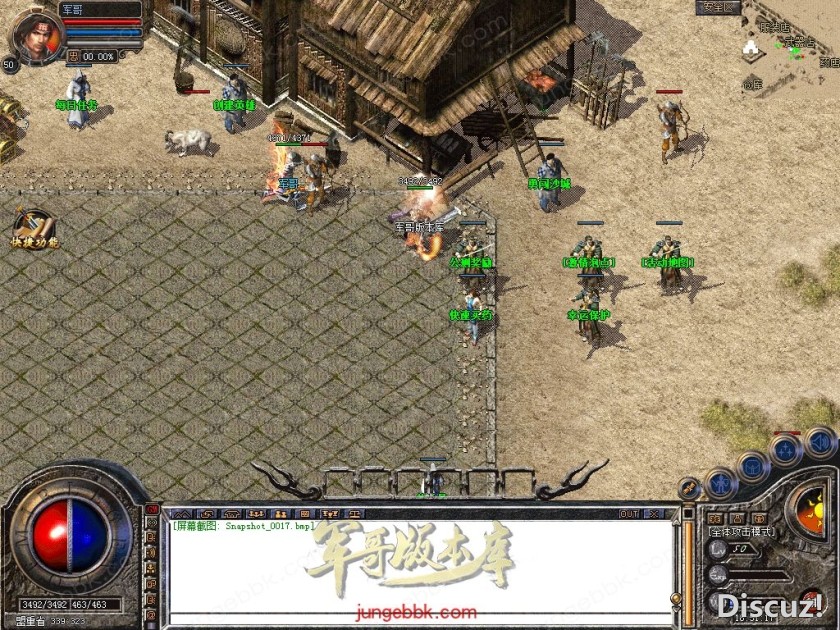Screen dimensions: 840x630
Task: Click the 忠 loyalty icon under name
Action: 73,58
